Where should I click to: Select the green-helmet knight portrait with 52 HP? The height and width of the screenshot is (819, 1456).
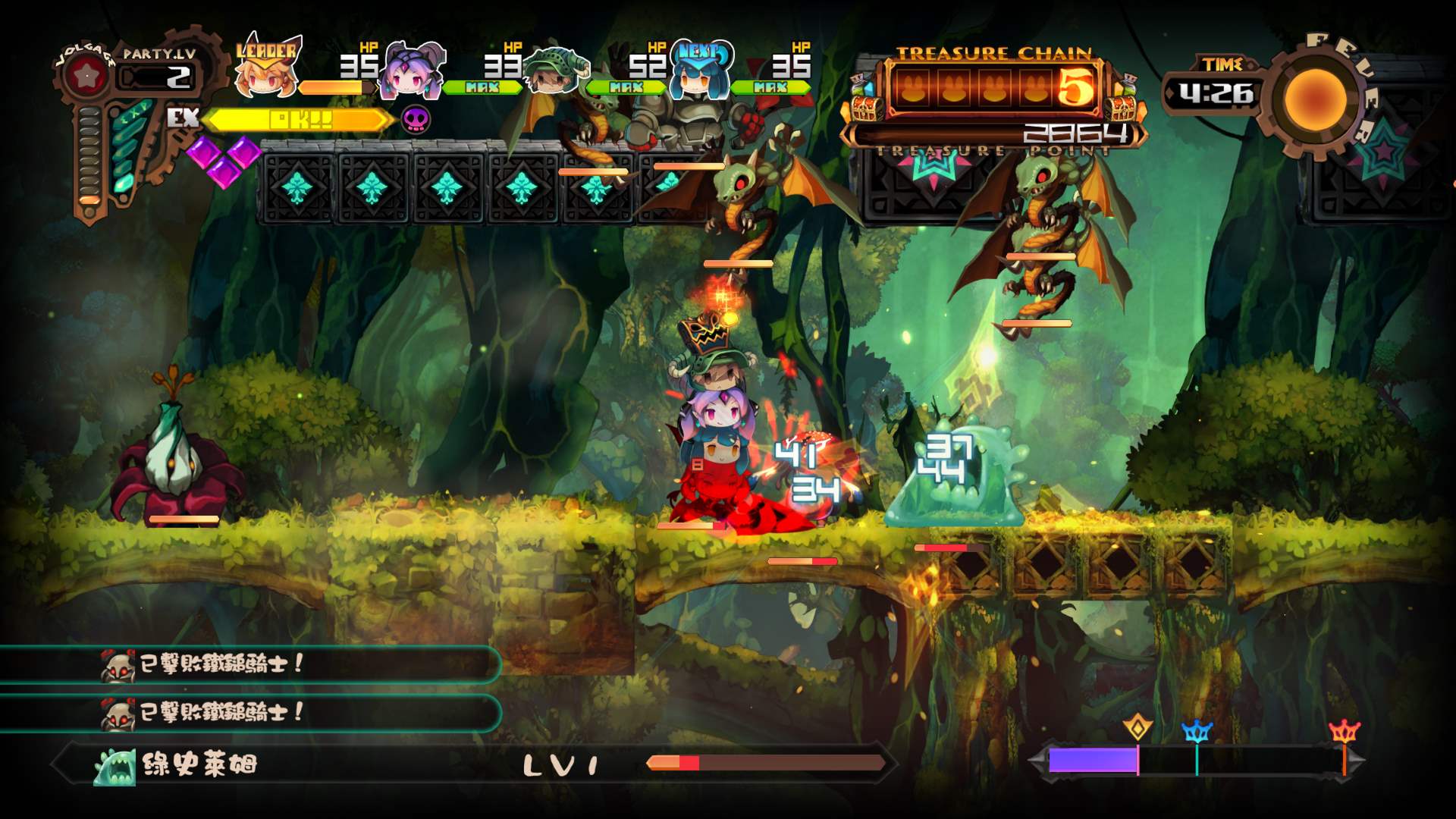557,72
